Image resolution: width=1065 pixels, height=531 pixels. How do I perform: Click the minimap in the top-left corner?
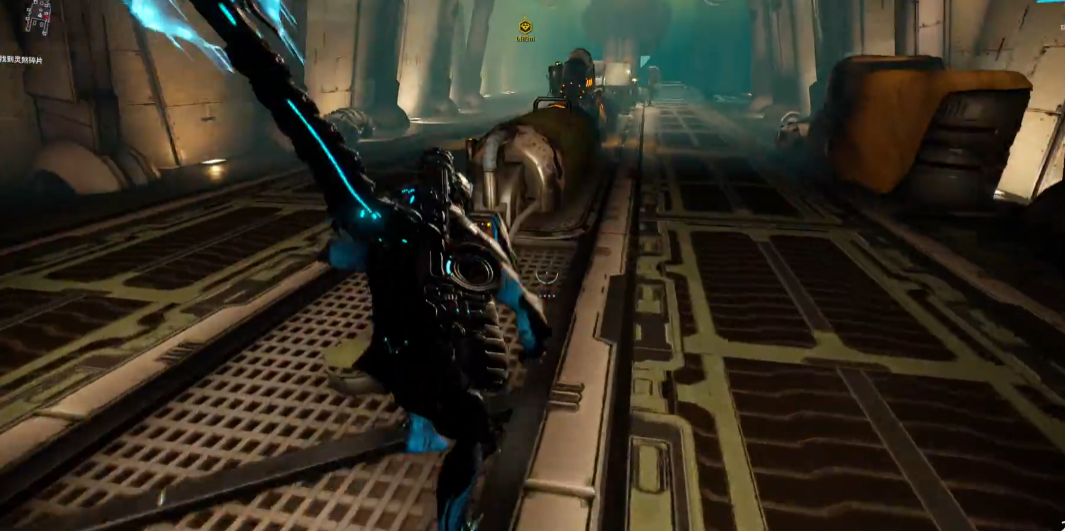point(38,17)
